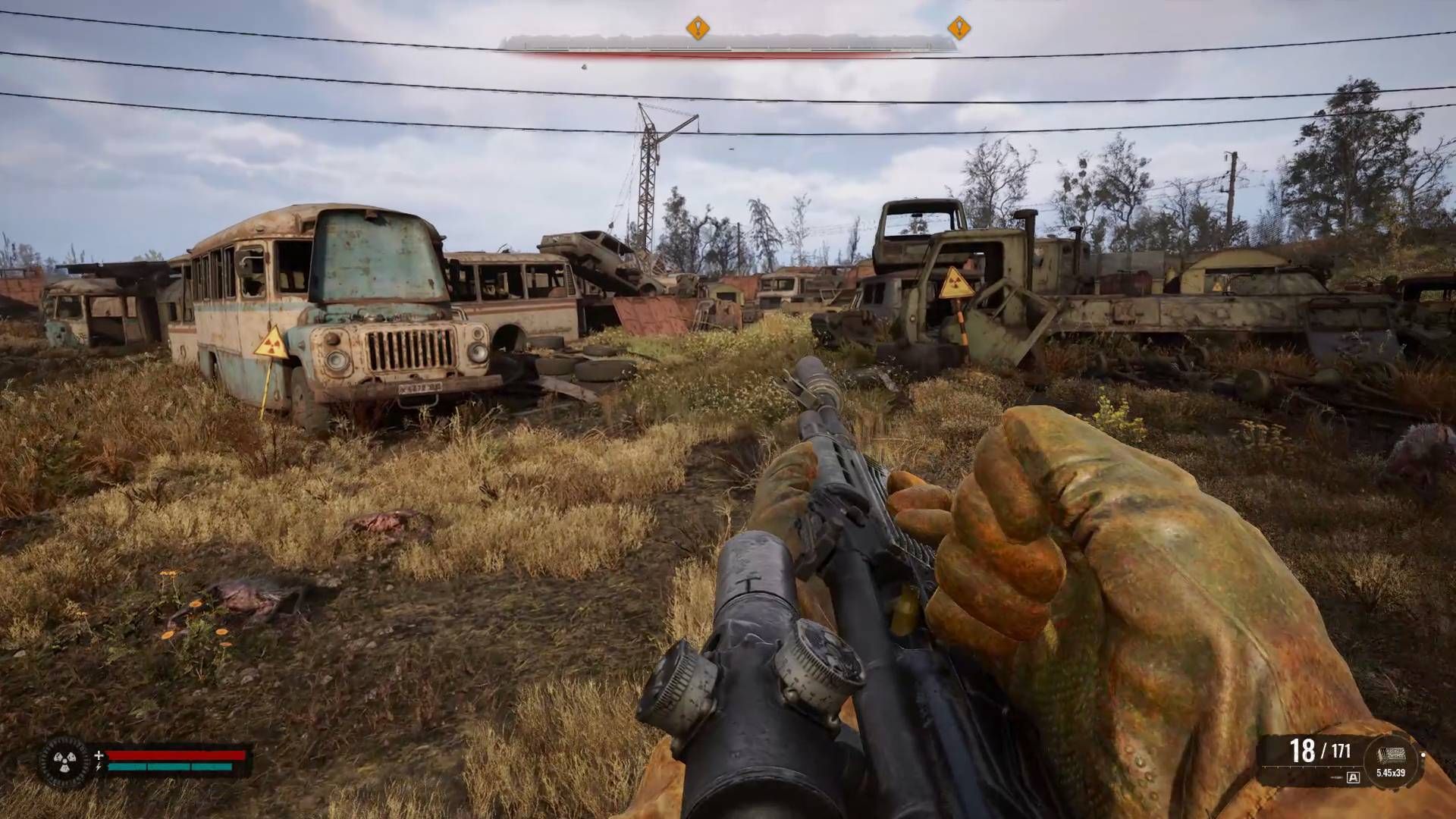
Task: Click the stamina lightning bolt icon
Action: pyautogui.click(x=99, y=767)
